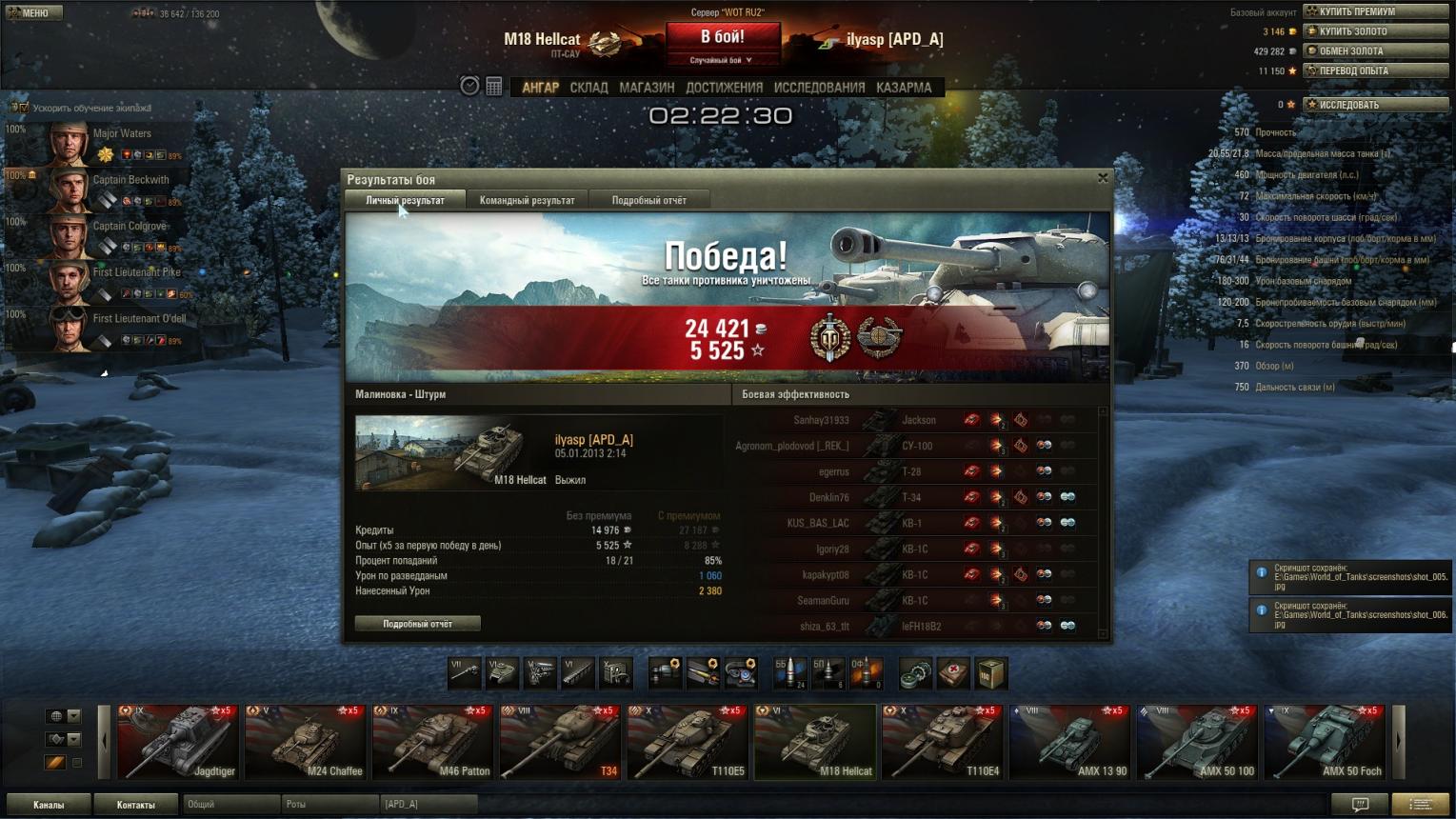This screenshot has width=1456, height=819.
Task: Select the Jagdtiger in tank carousel
Action: (178, 743)
